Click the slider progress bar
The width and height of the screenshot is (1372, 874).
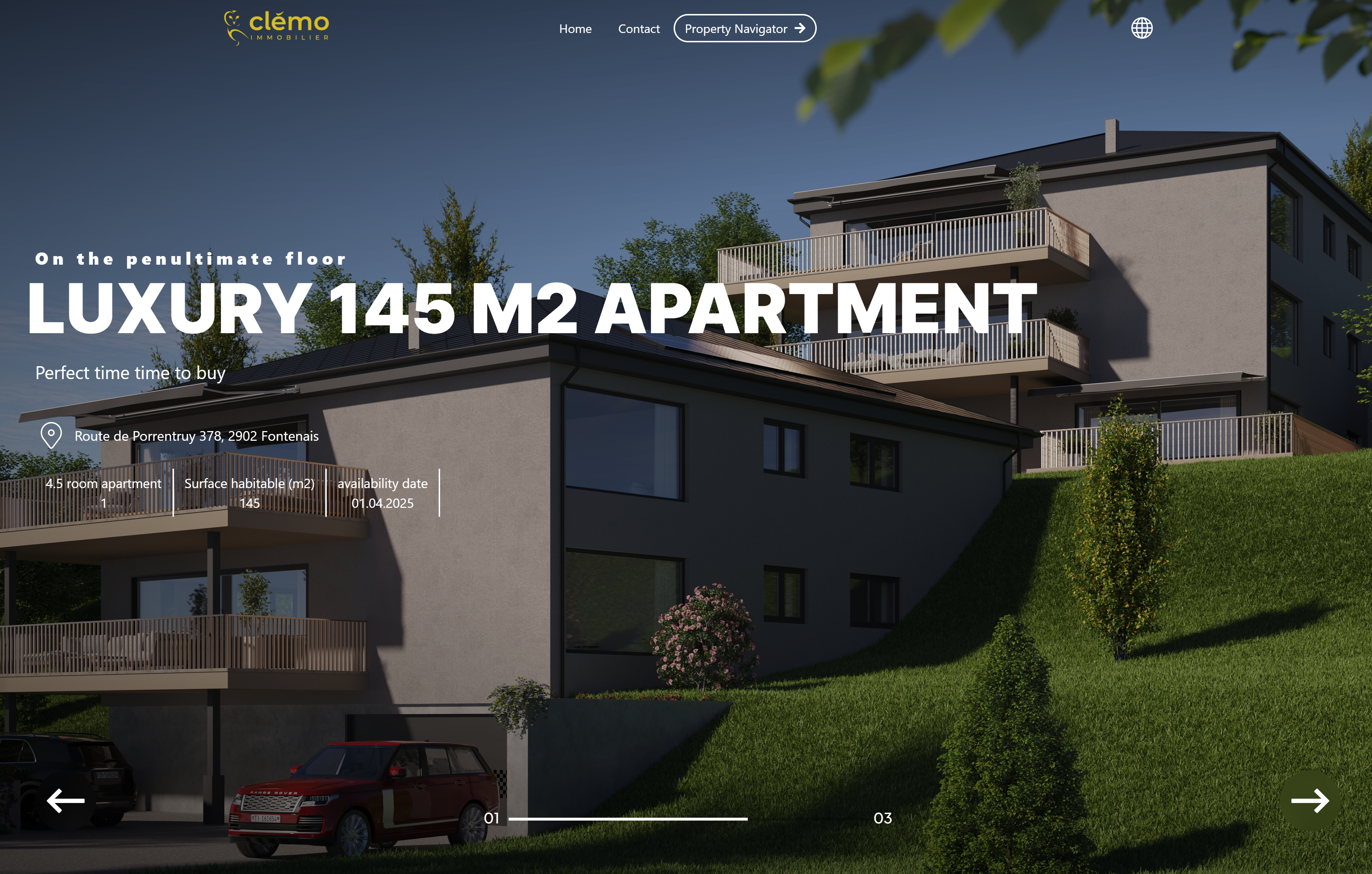point(627,819)
